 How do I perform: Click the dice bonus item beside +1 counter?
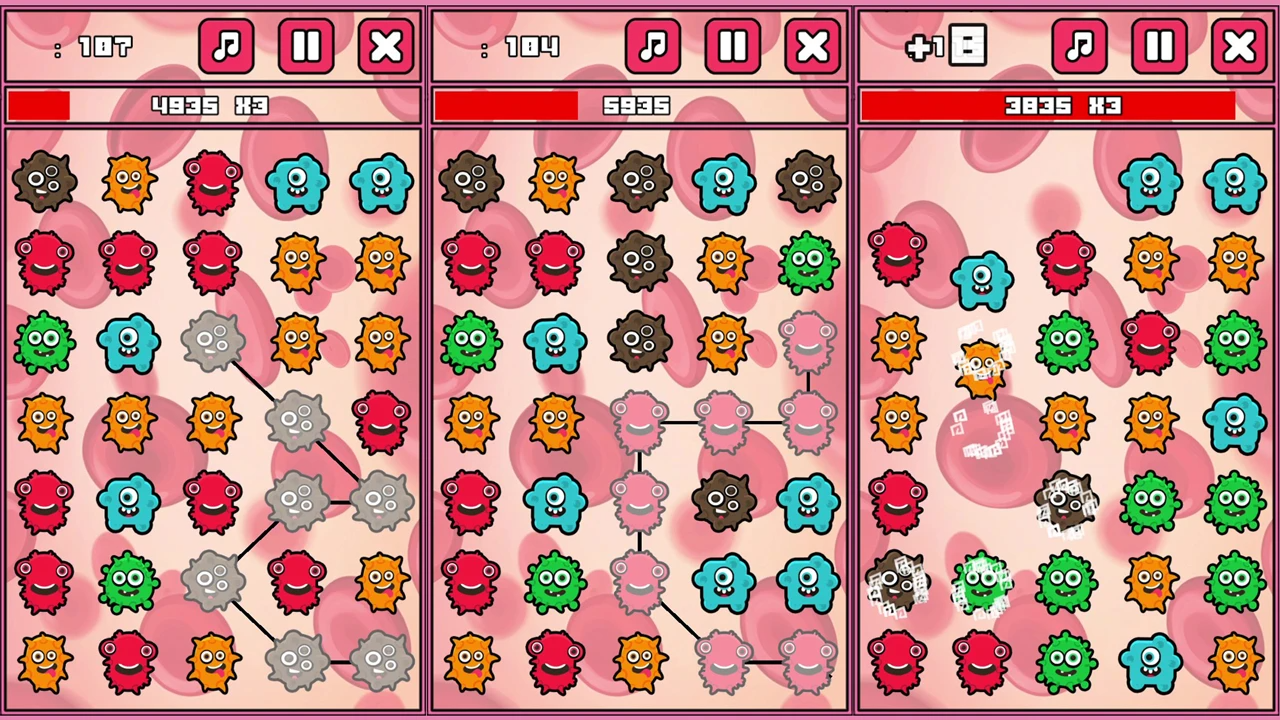pos(968,46)
